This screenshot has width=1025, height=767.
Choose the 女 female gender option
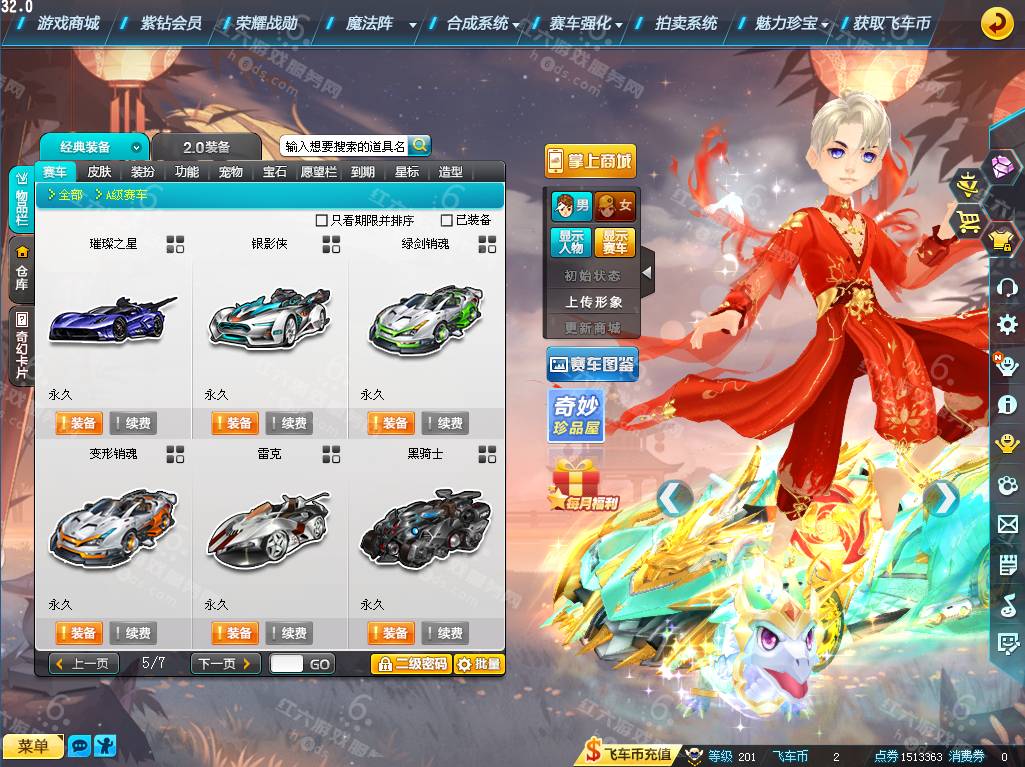615,207
